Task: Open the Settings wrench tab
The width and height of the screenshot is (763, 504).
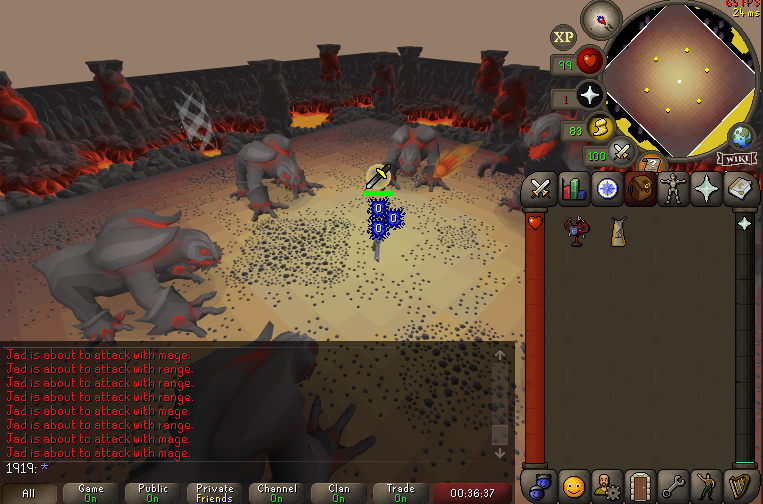Action: pos(673,484)
